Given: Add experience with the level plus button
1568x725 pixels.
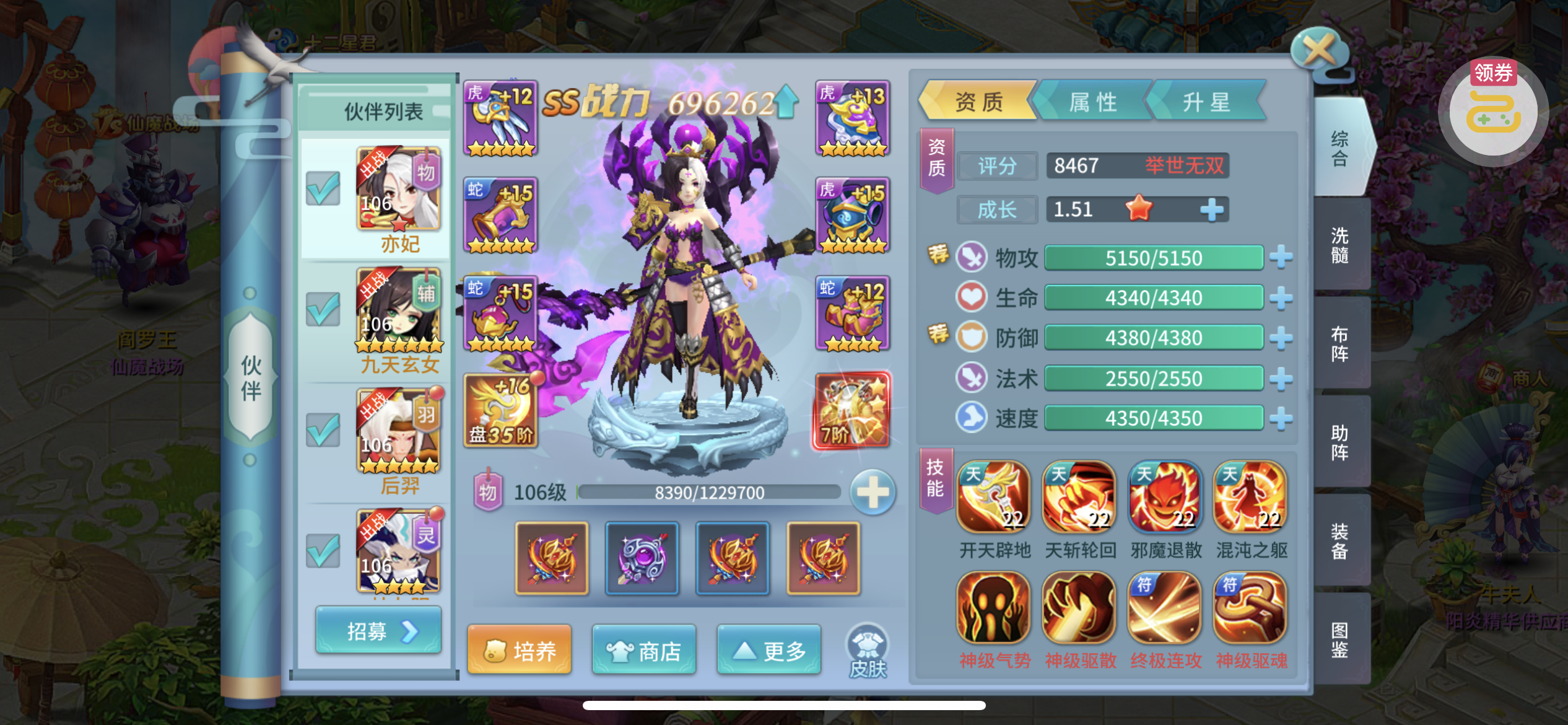Looking at the screenshot, I should [x=873, y=493].
